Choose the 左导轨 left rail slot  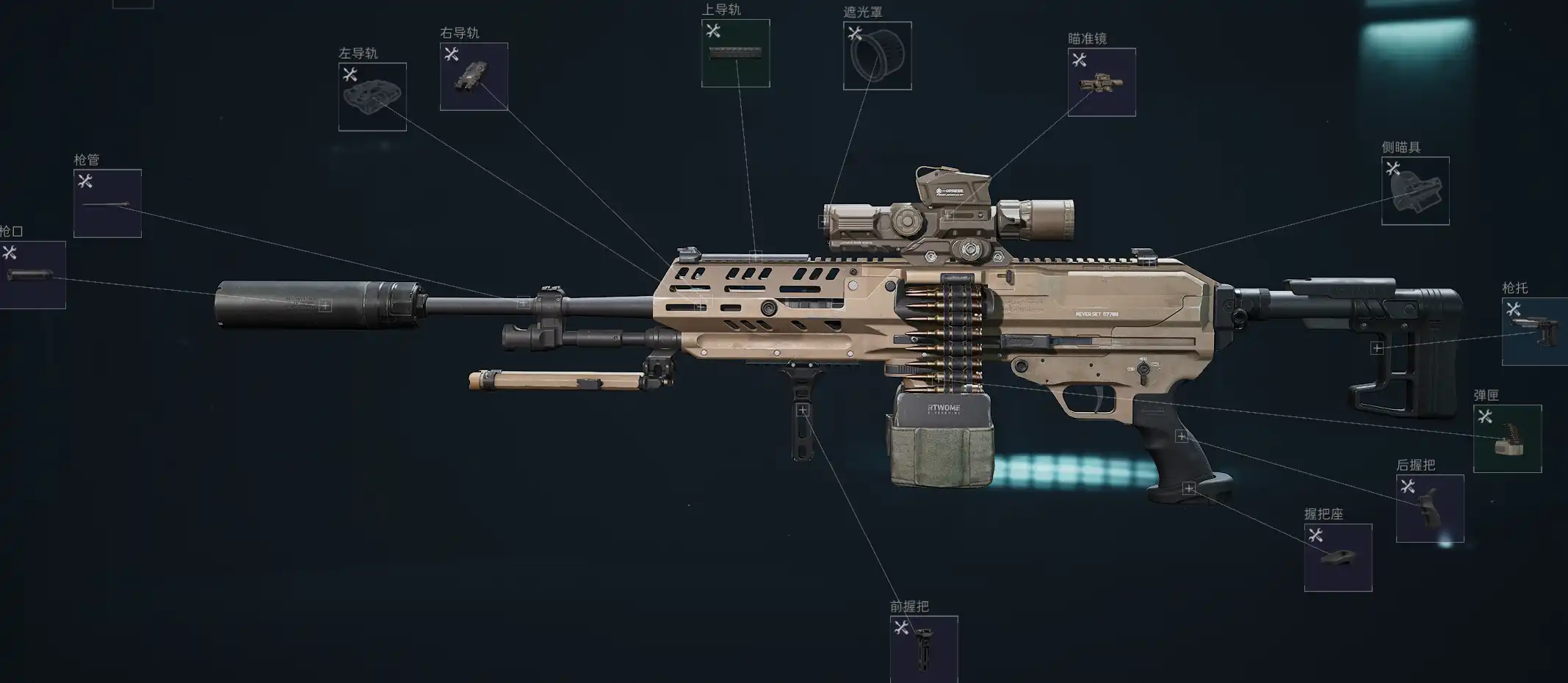click(x=372, y=97)
